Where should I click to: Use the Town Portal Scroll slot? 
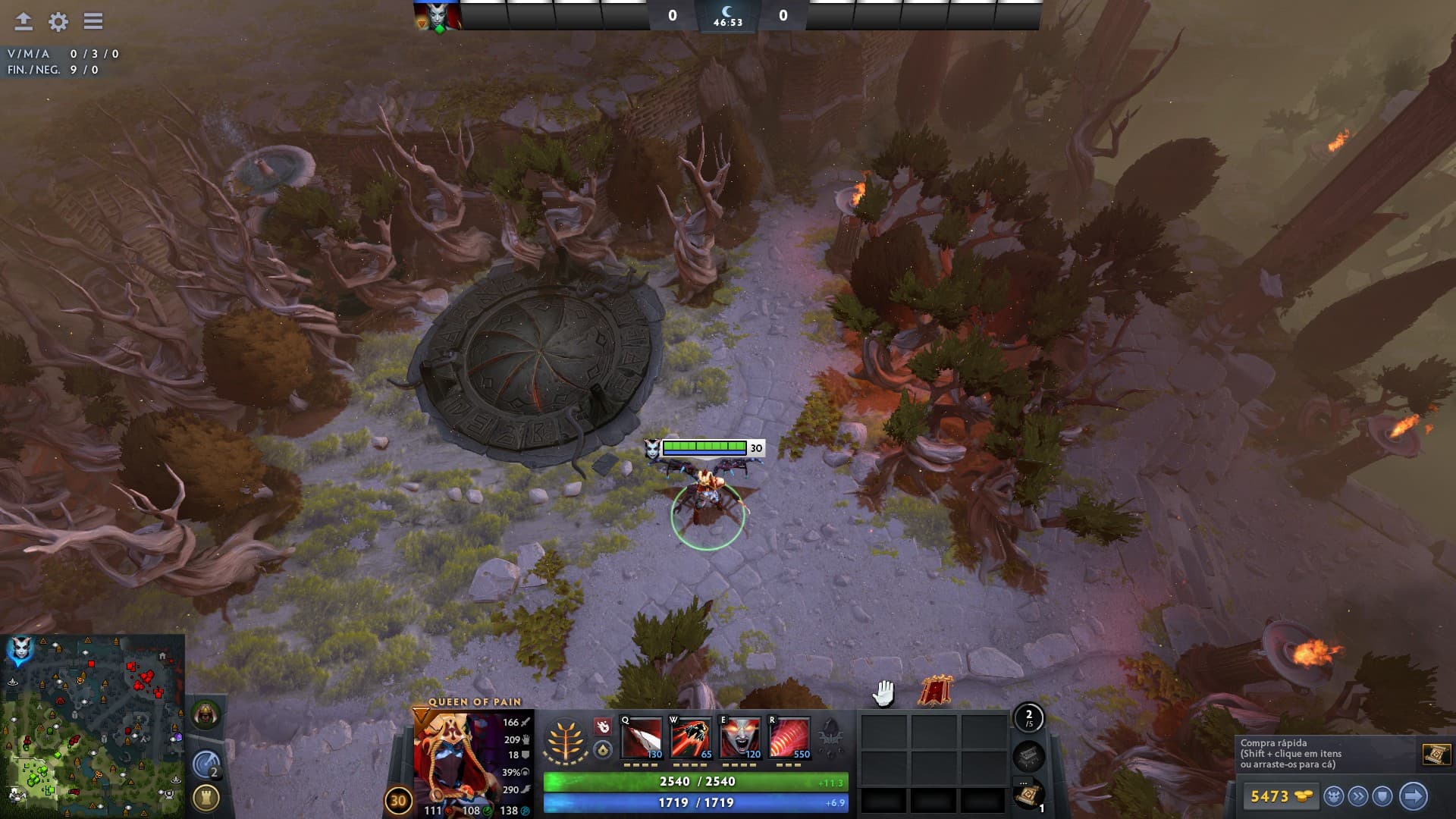(x=1029, y=795)
